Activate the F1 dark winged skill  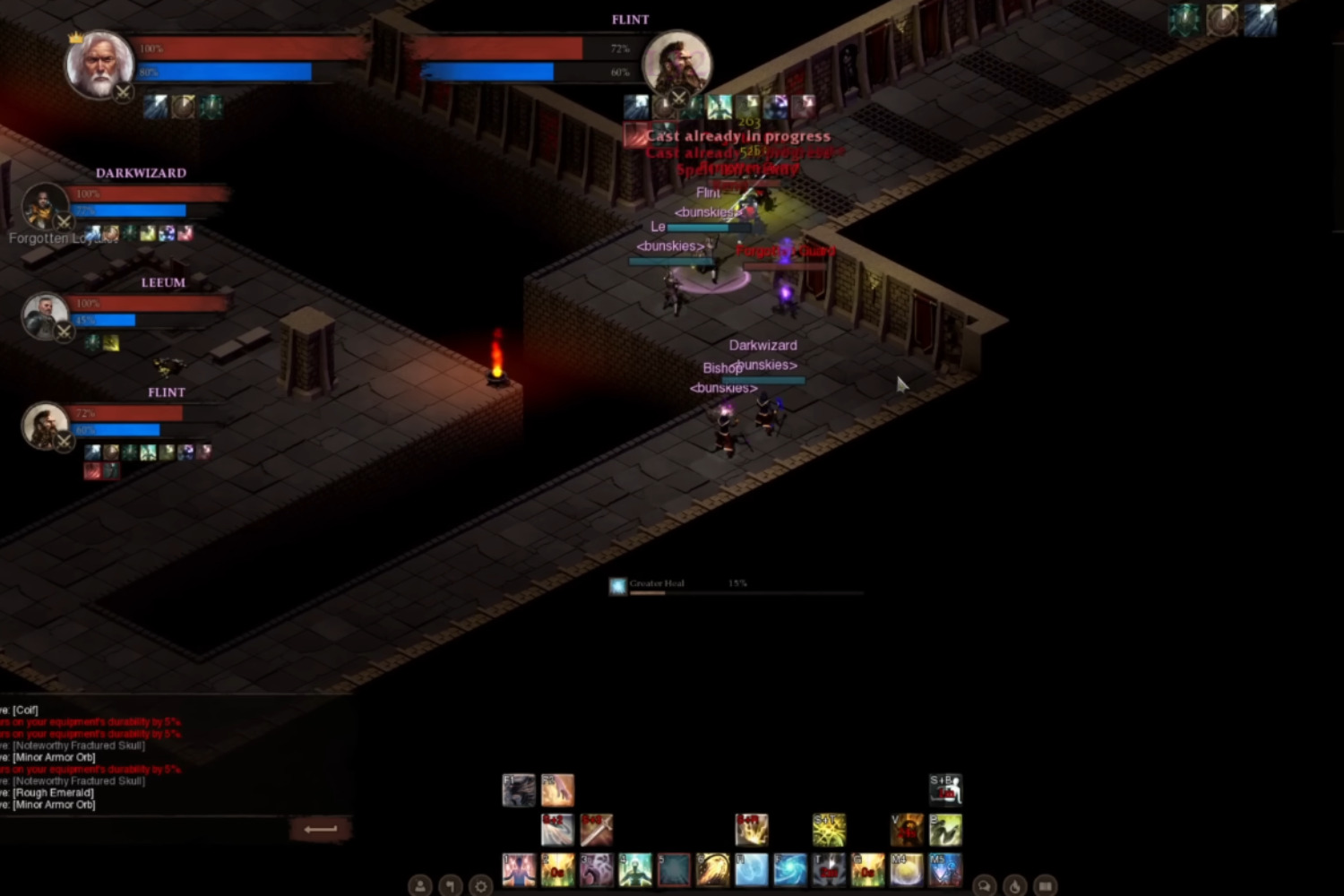point(519,790)
